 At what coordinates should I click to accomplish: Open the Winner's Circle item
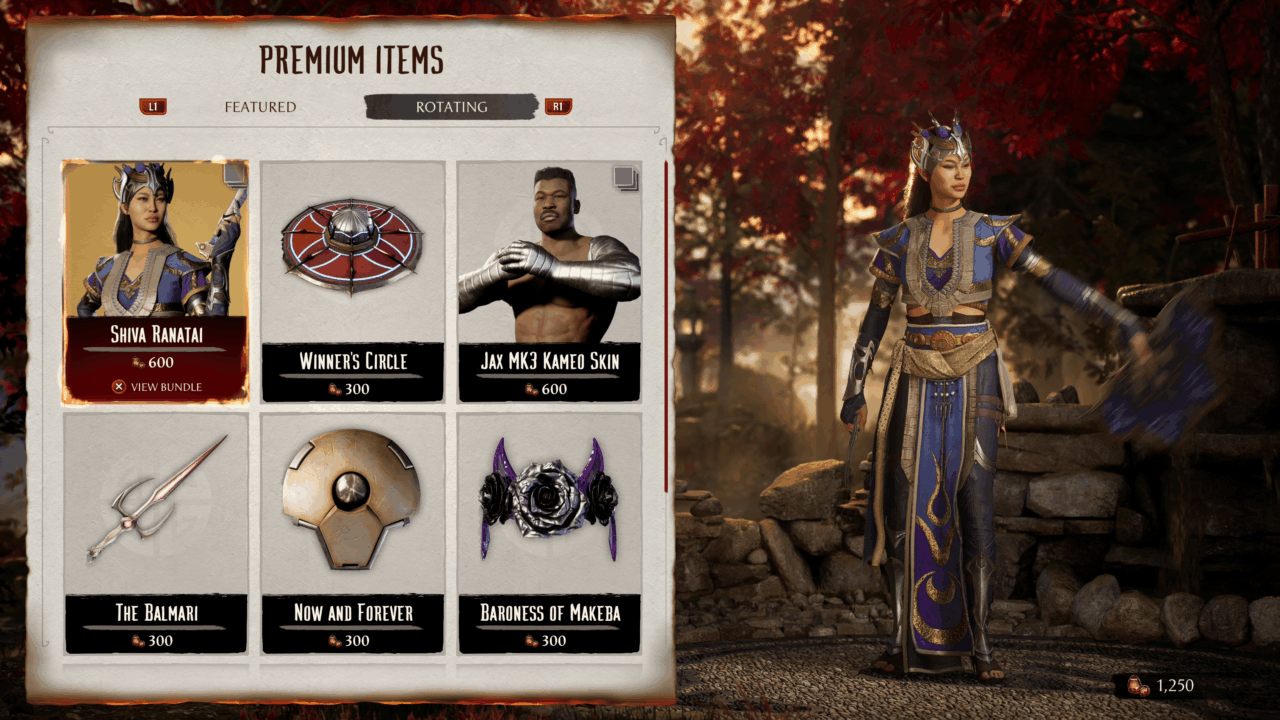pos(352,281)
